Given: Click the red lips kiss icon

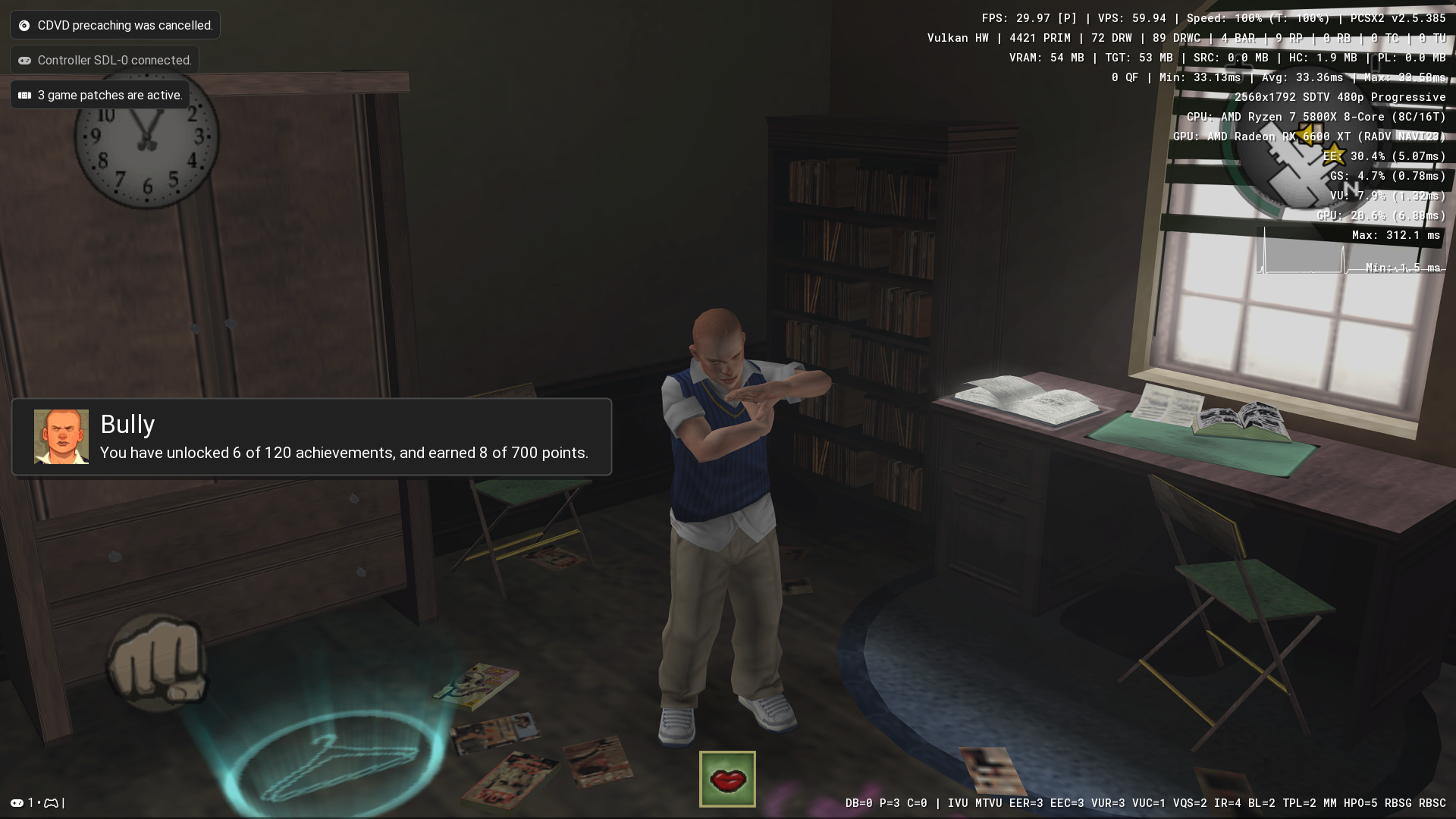Looking at the screenshot, I should point(727,779).
